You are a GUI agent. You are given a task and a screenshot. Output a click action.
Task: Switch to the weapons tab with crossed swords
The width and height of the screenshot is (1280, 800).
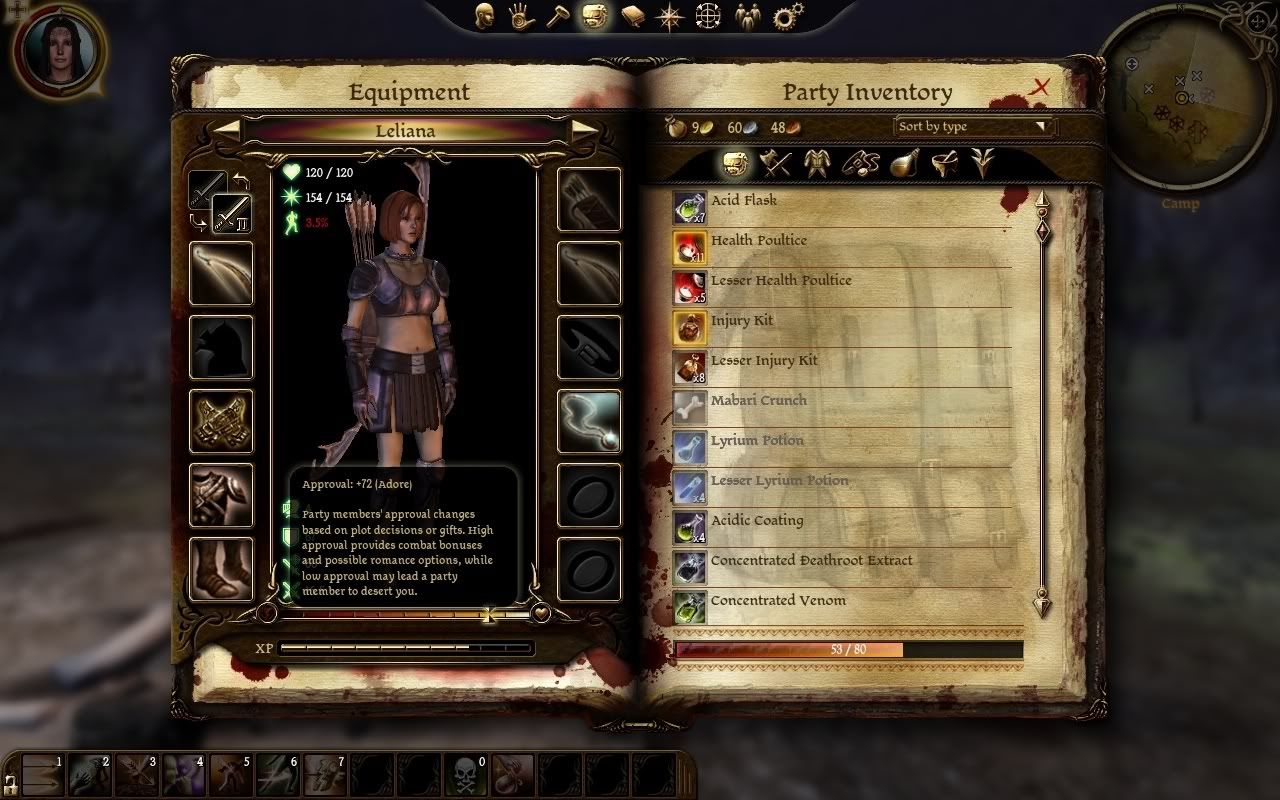[775, 163]
